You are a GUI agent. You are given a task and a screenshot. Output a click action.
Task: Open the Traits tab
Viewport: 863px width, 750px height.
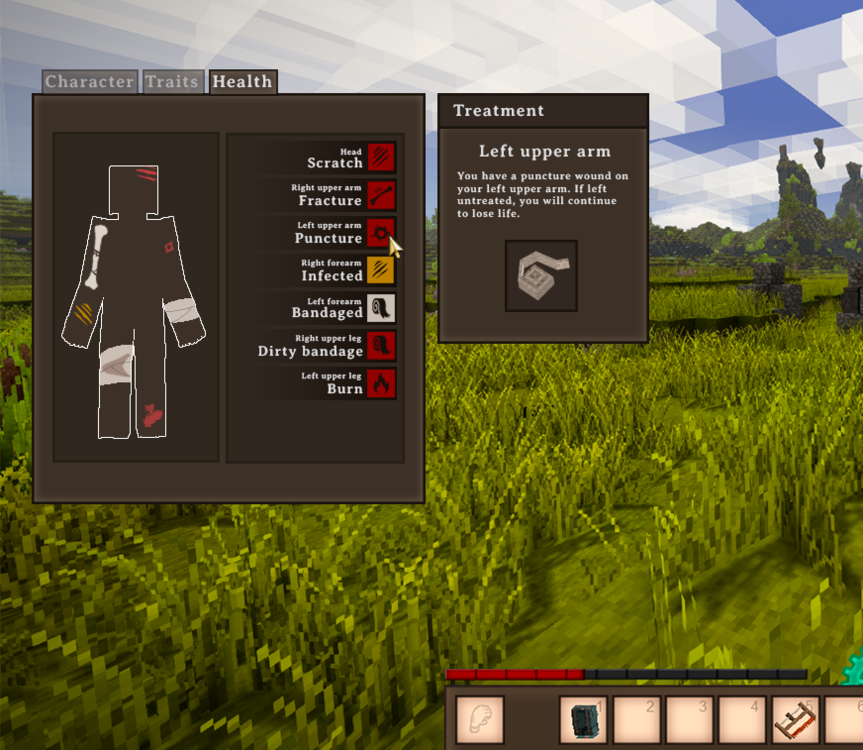click(172, 82)
